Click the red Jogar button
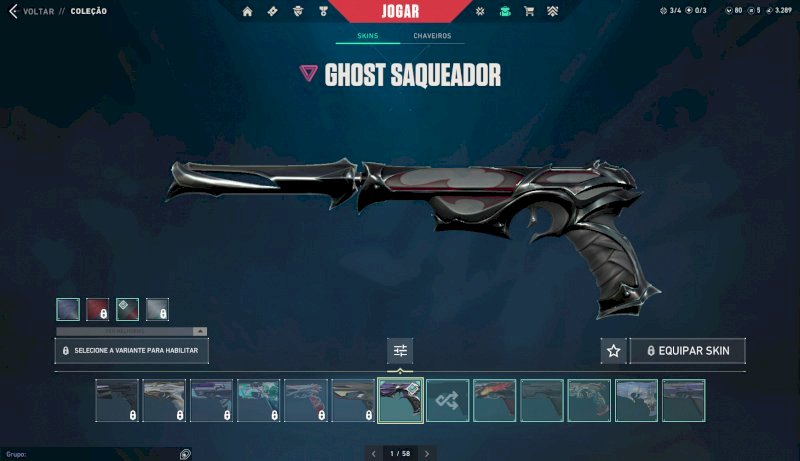800x461 pixels. click(400, 12)
